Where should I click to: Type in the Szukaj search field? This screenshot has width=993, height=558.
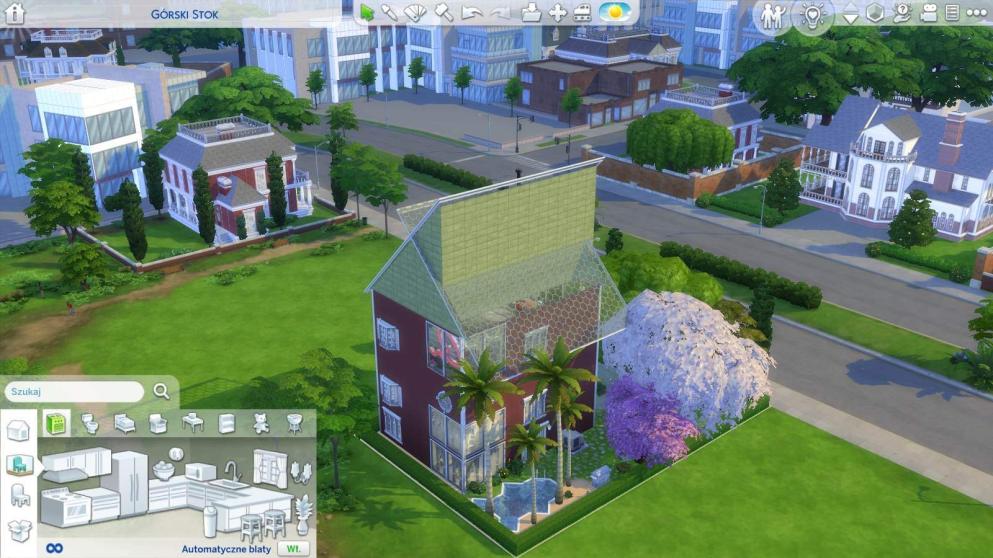[x=75, y=391]
